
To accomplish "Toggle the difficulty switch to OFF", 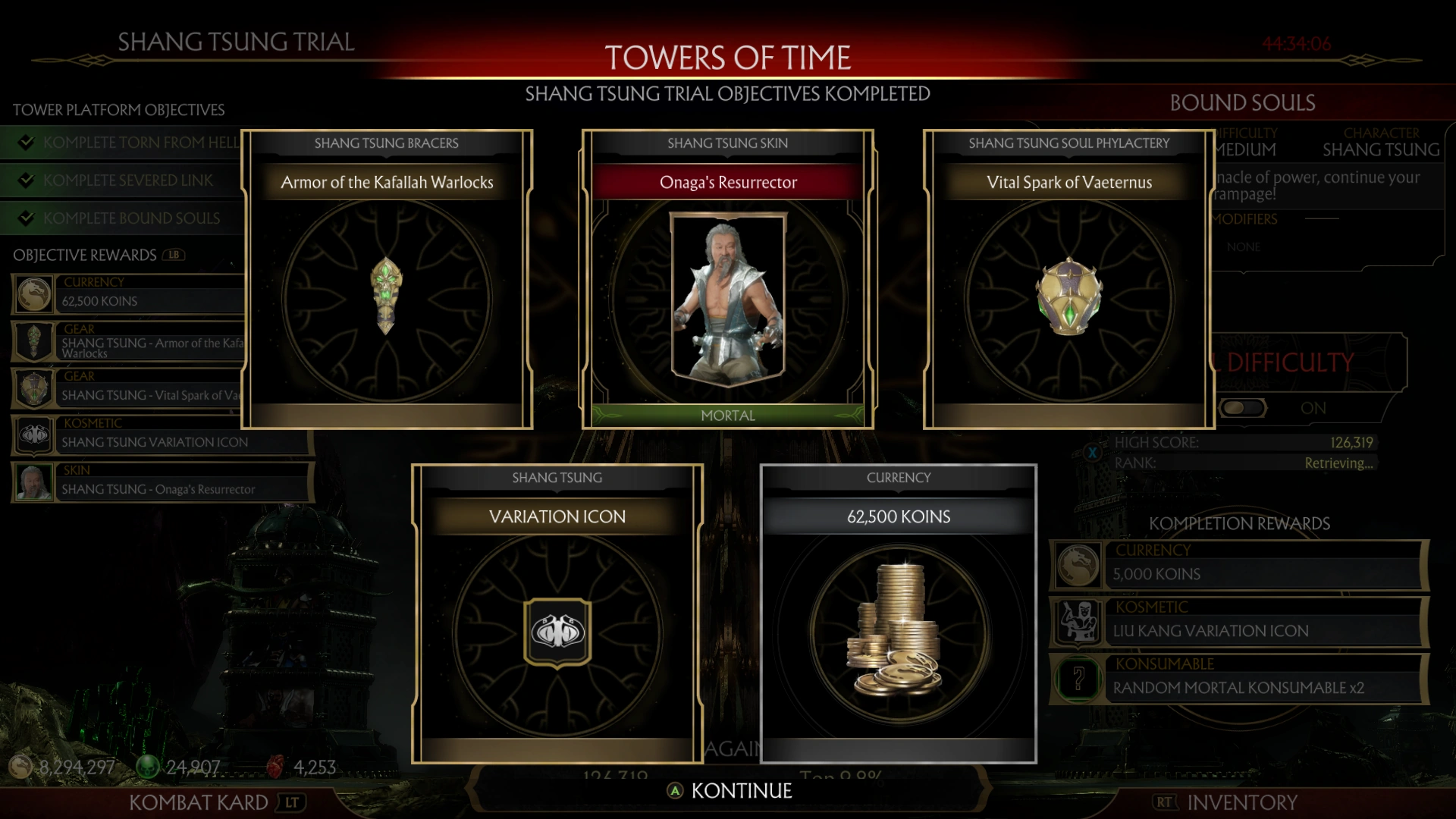I will (x=1242, y=407).
